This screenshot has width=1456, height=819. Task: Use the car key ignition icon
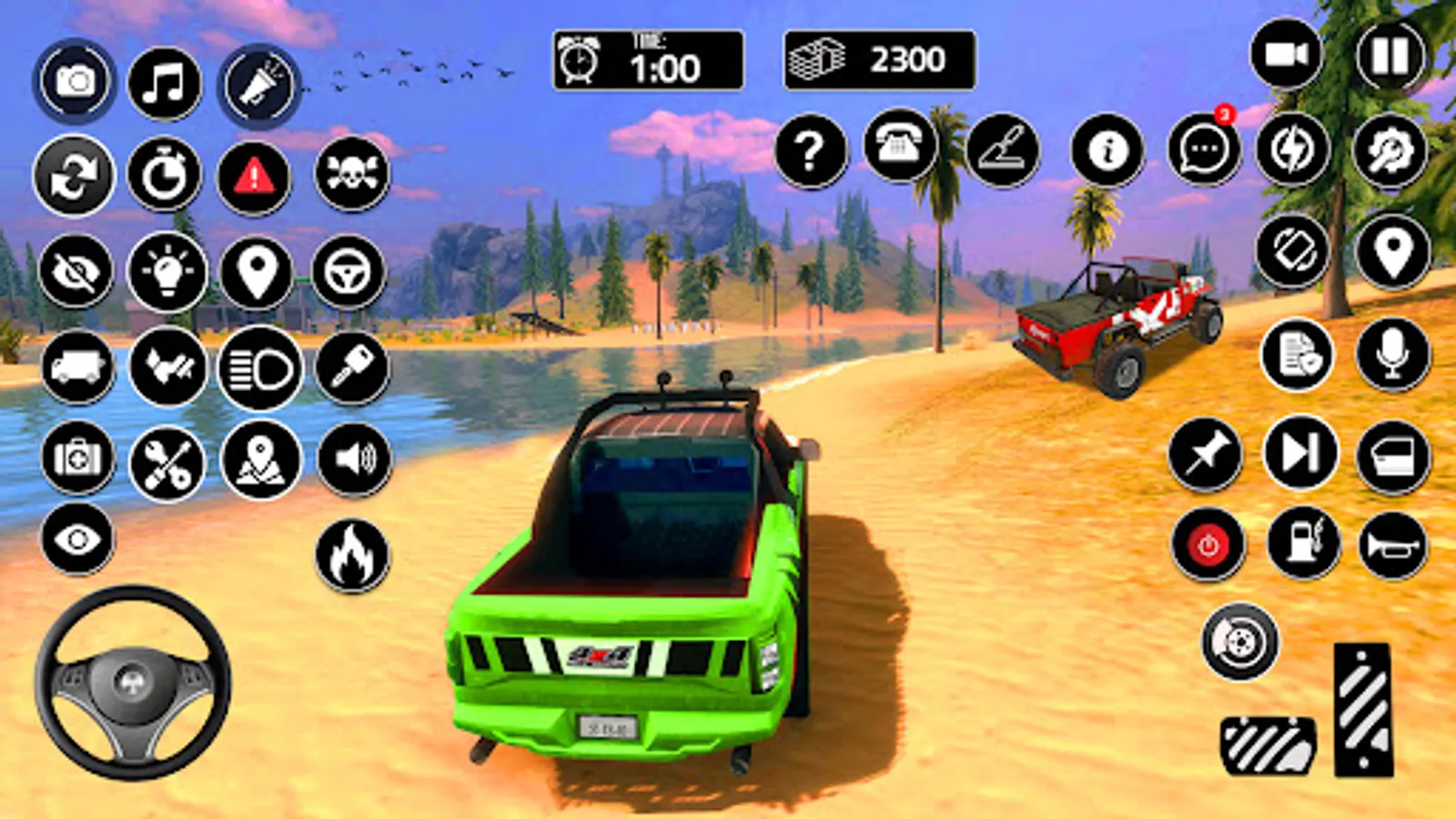pos(352,368)
